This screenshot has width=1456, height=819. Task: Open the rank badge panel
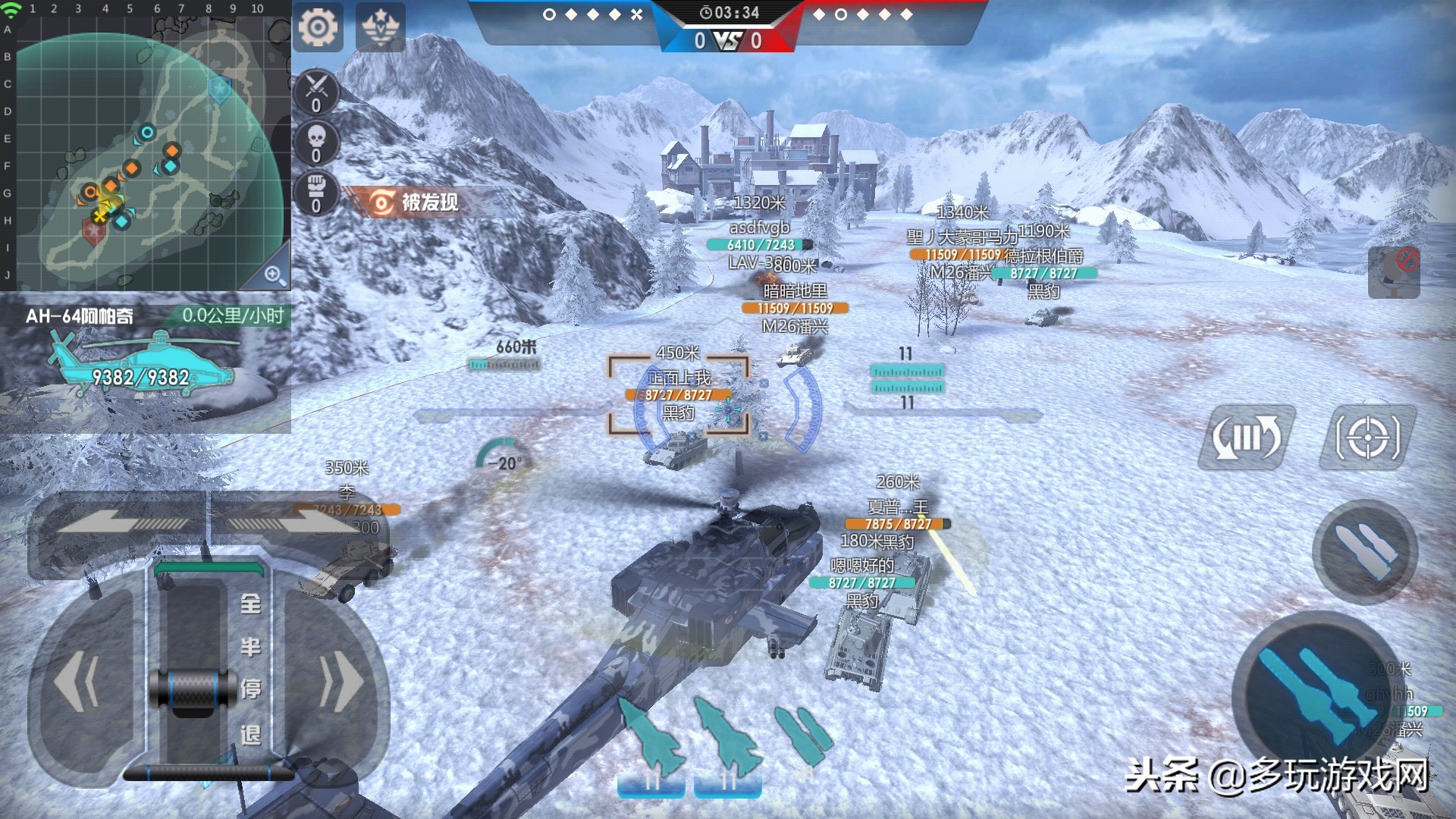coord(379,29)
